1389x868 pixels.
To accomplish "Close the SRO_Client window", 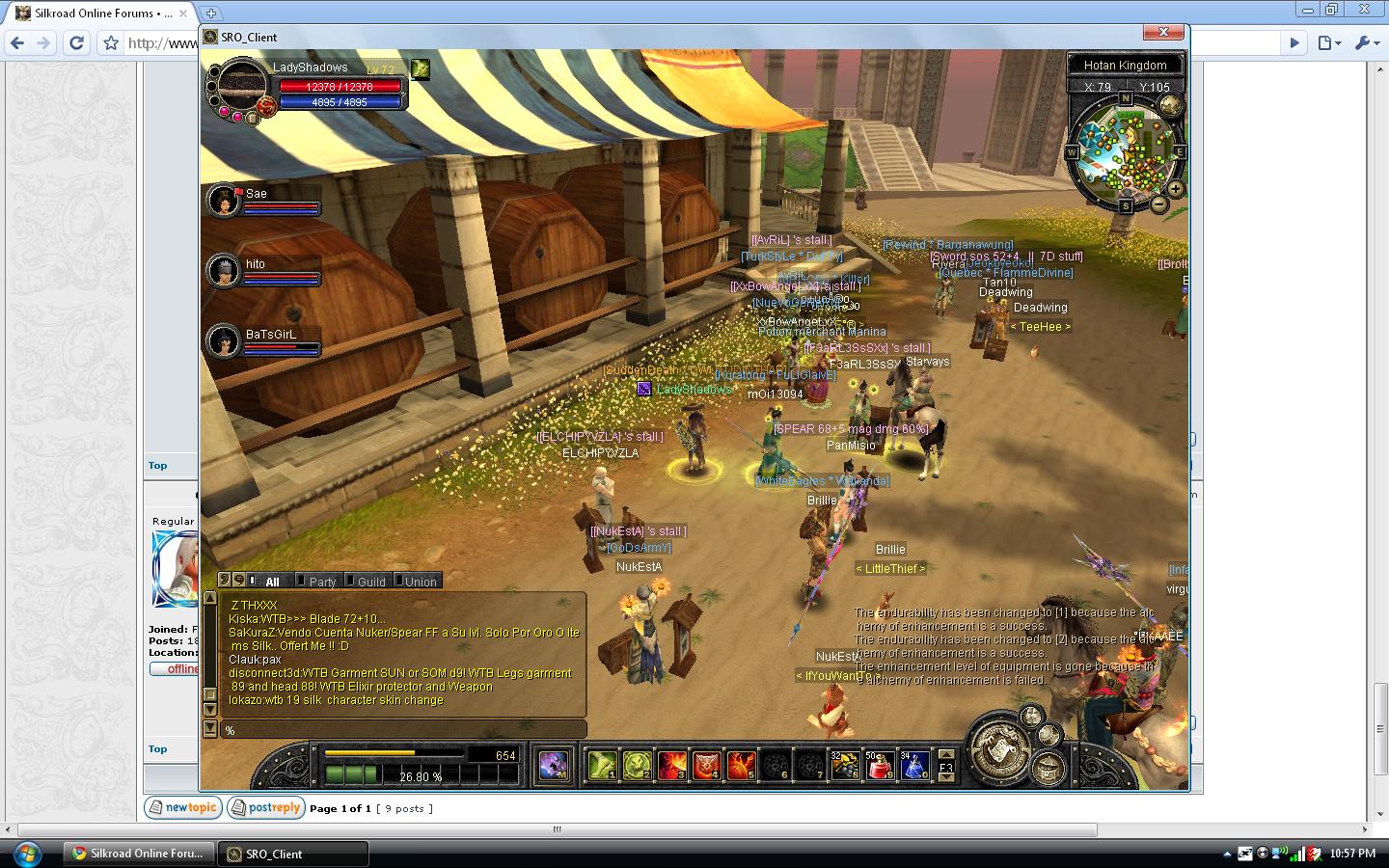I will point(1163,32).
